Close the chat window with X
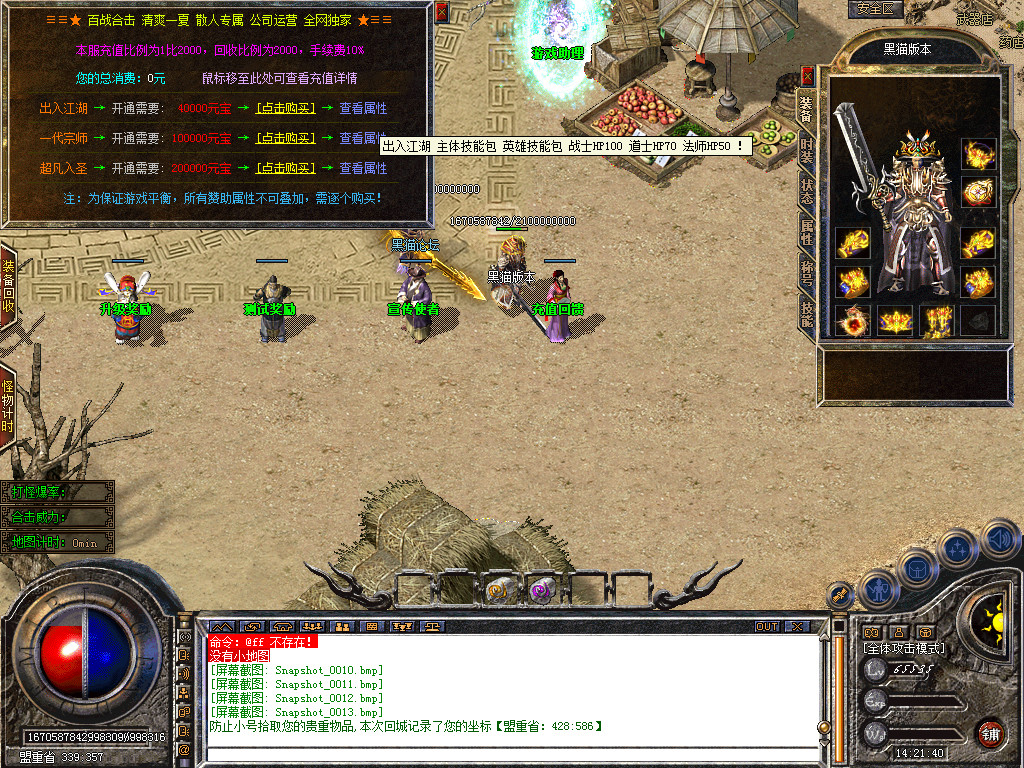1024x768 pixels. pos(796,626)
